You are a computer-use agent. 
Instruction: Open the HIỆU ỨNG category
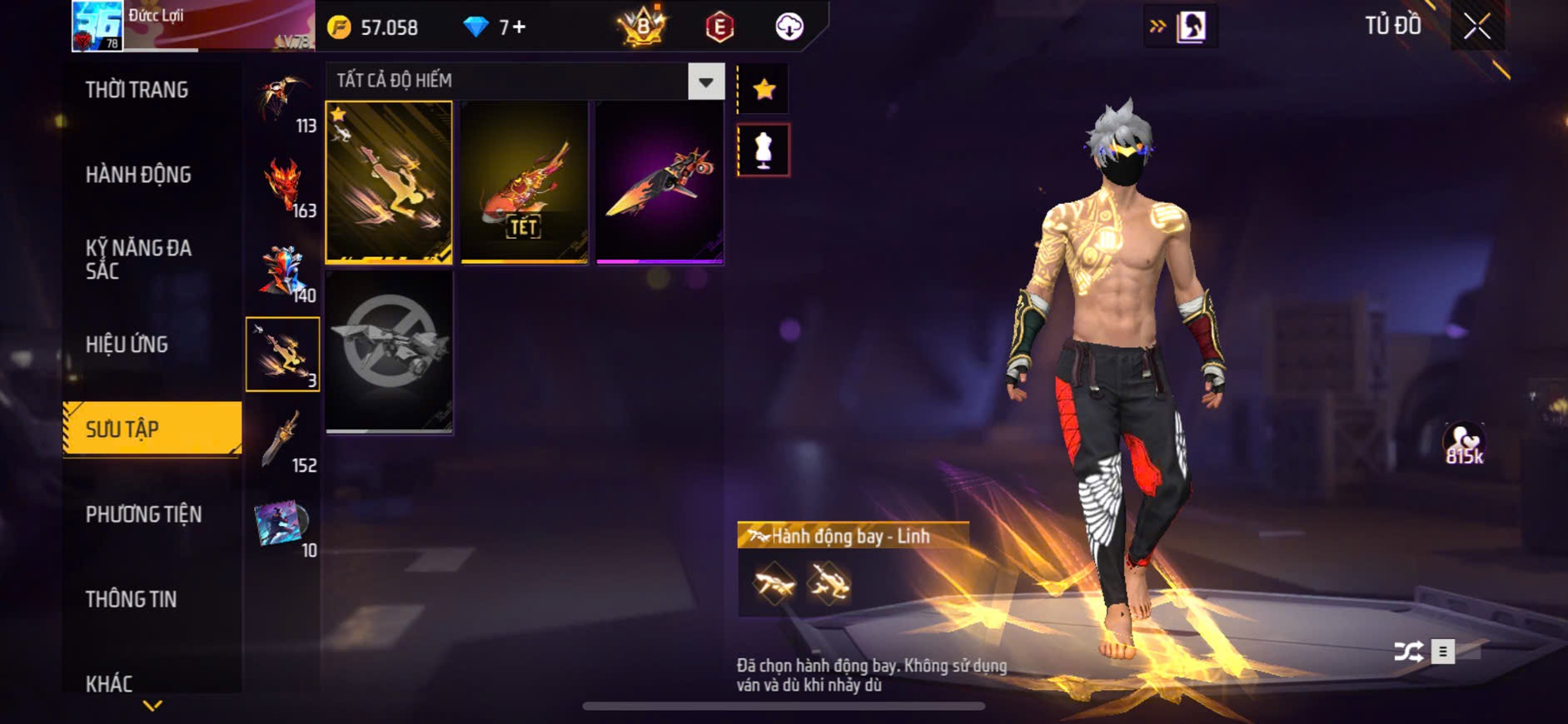click(127, 345)
